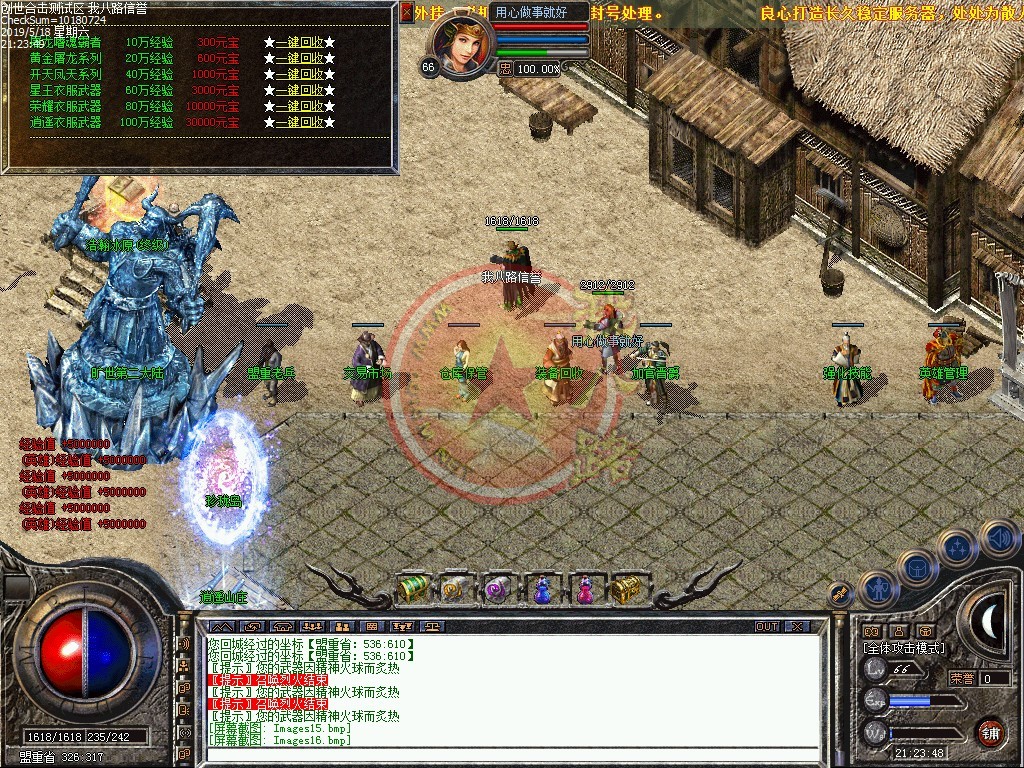Click the OUT button above the chat
Image resolution: width=1024 pixels, height=768 pixels.
click(767, 627)
